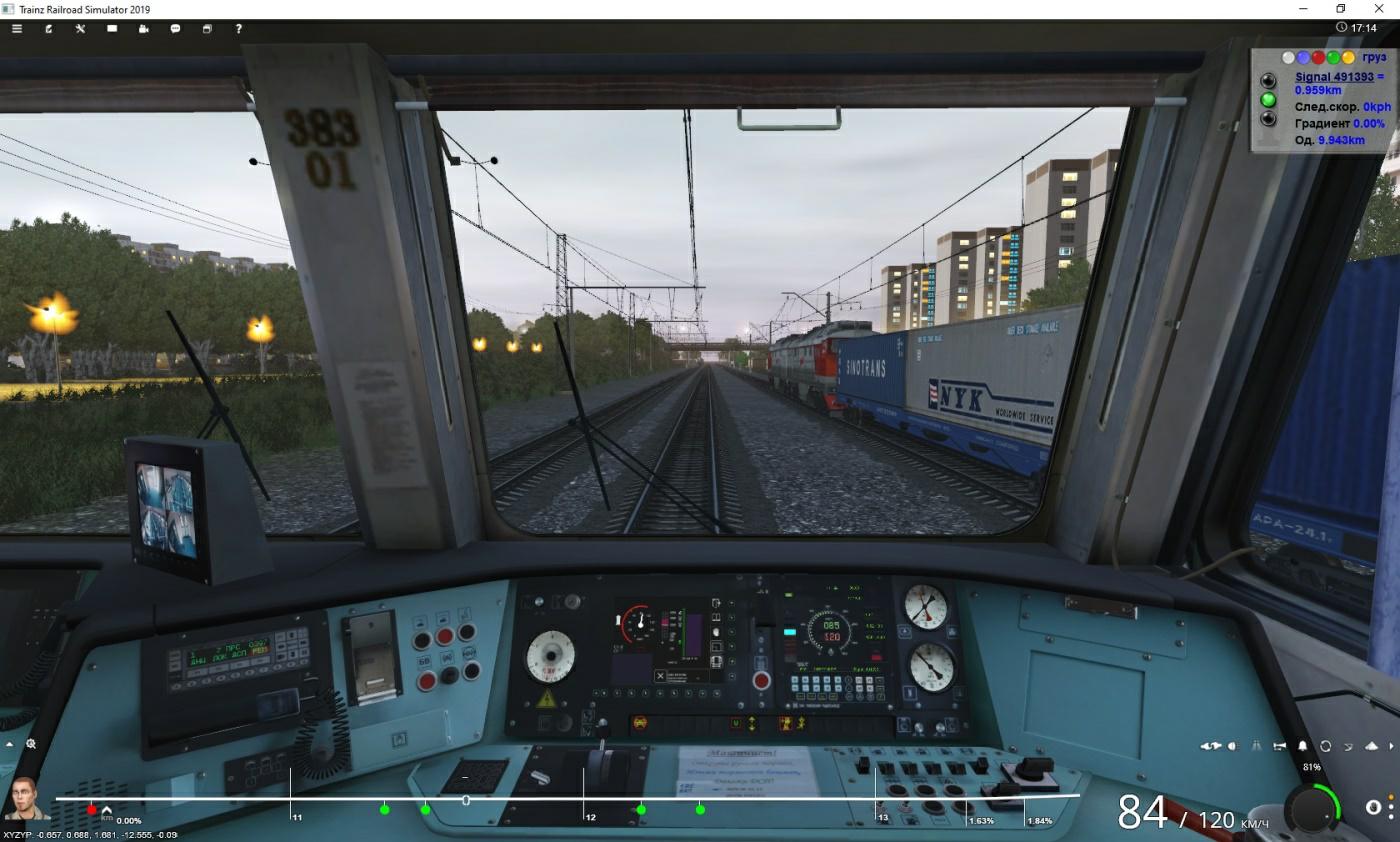This screenshot has height=842, width=1400.
Task: Toggle the coupling arrows icon
Action: (x=1211, y=746)
